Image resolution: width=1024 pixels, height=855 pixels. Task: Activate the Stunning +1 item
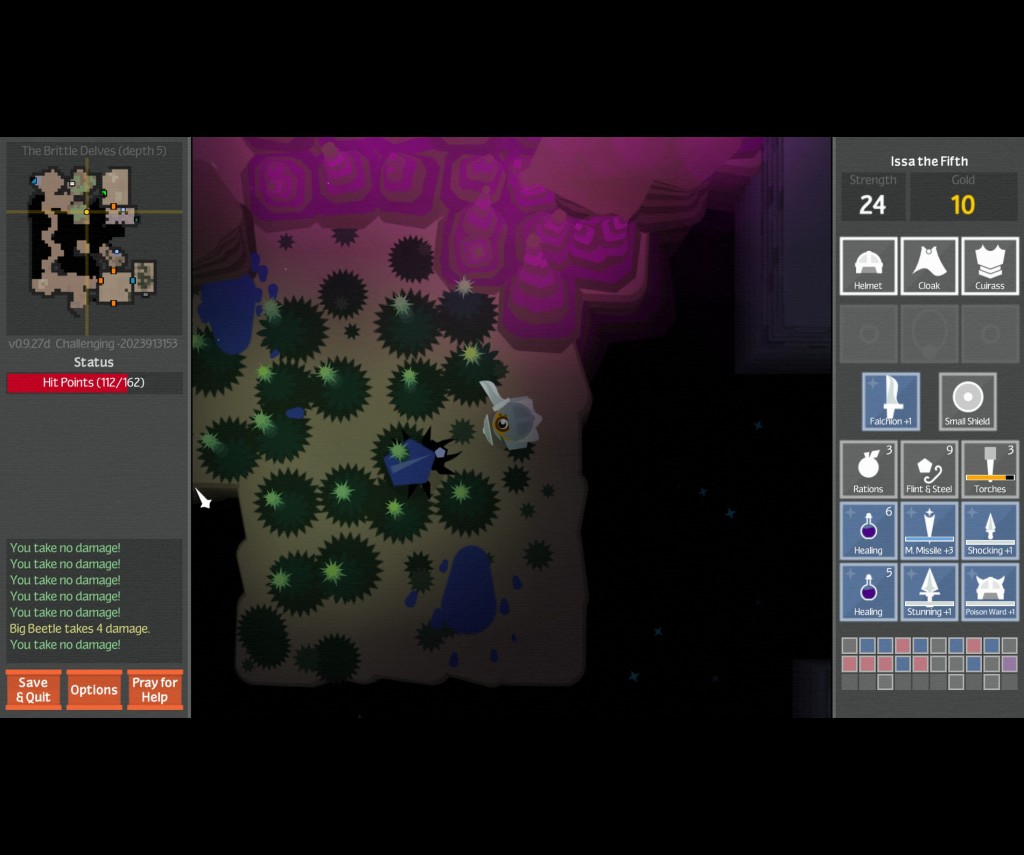coord(929,591)
